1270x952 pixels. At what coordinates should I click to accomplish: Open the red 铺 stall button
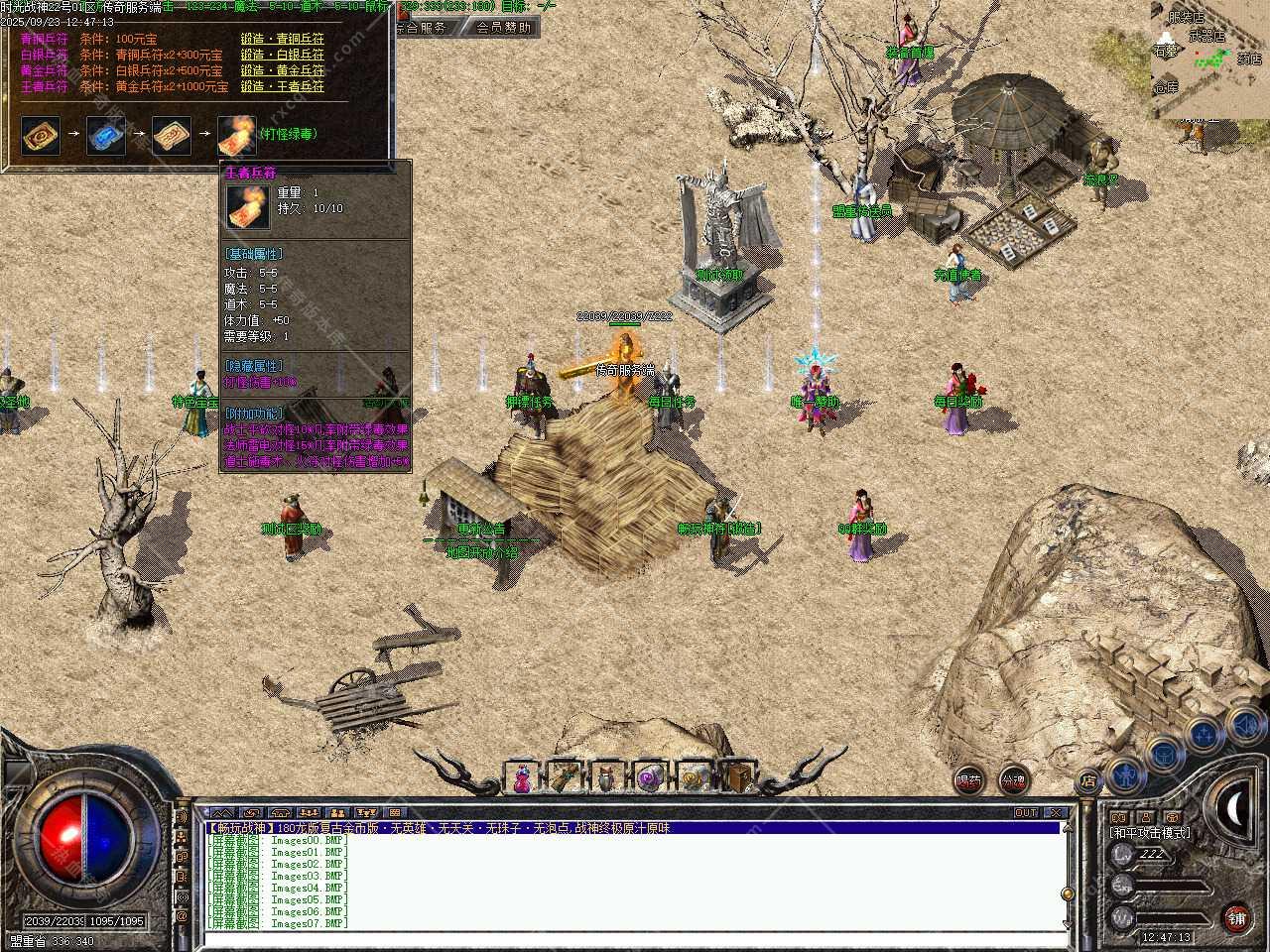pos(1236,918)
